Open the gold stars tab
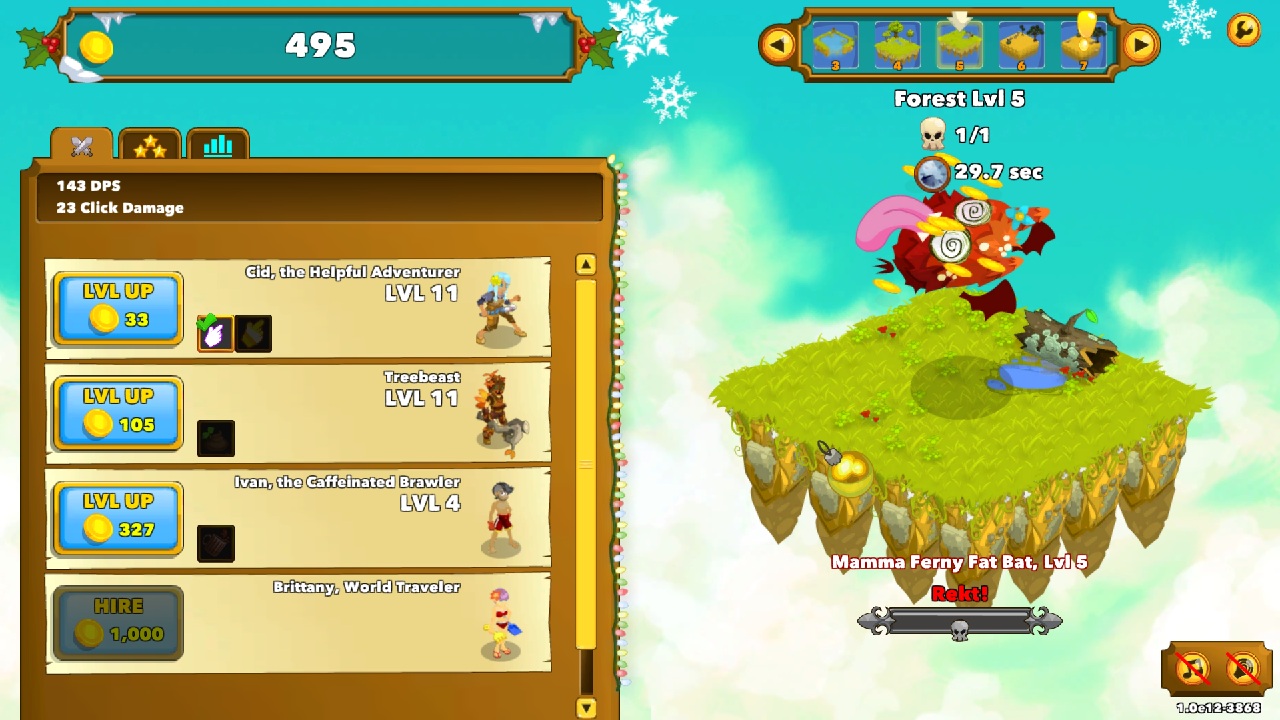Screen dimensions: 1280x720 click(x=150, y=146)
